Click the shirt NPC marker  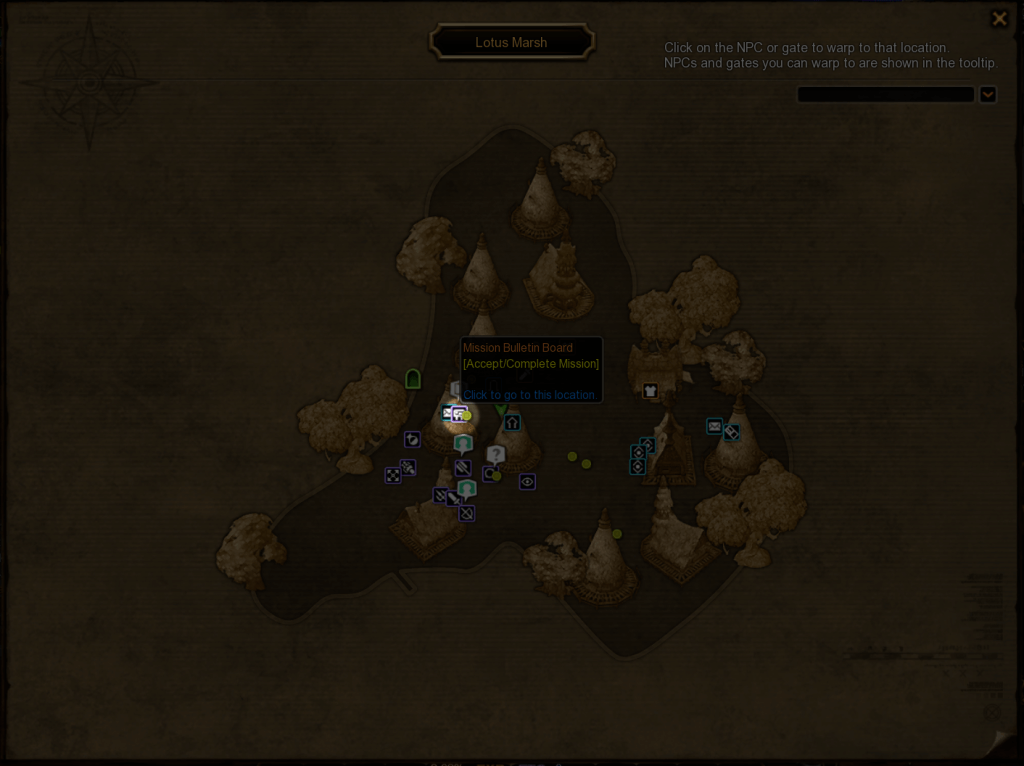[650, 391]
